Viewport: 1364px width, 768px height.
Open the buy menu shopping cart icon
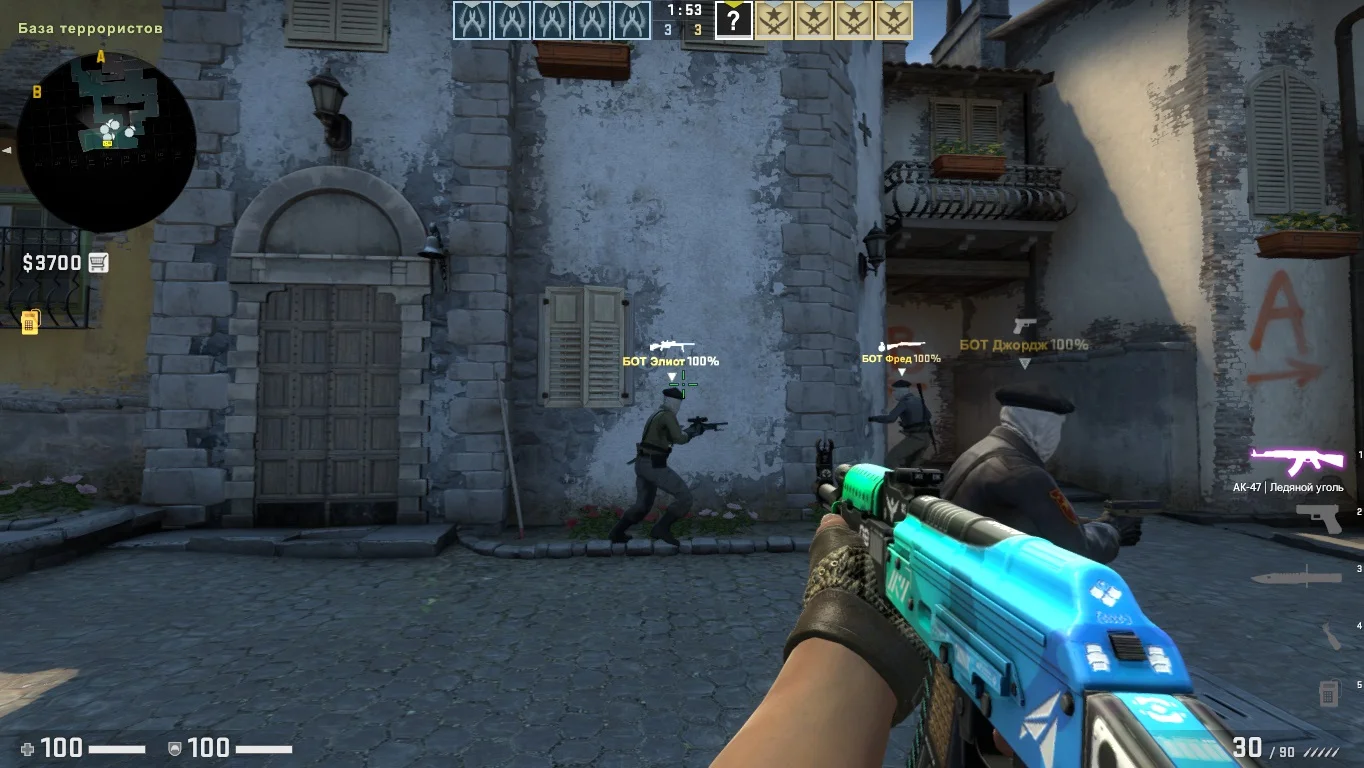click(98, 263)
